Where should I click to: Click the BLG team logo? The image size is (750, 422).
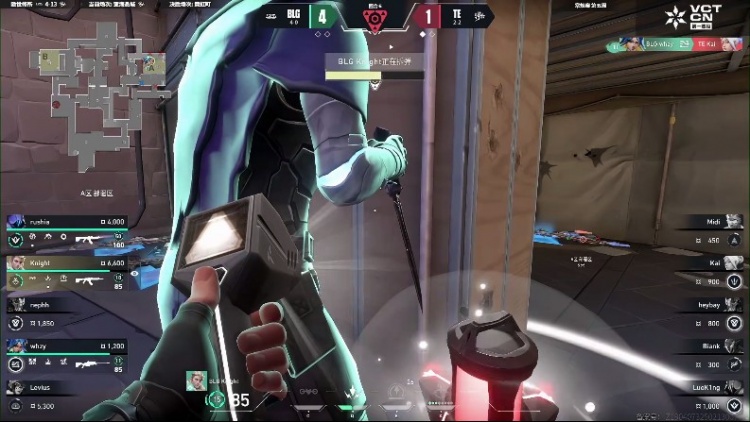coord(272,16)
